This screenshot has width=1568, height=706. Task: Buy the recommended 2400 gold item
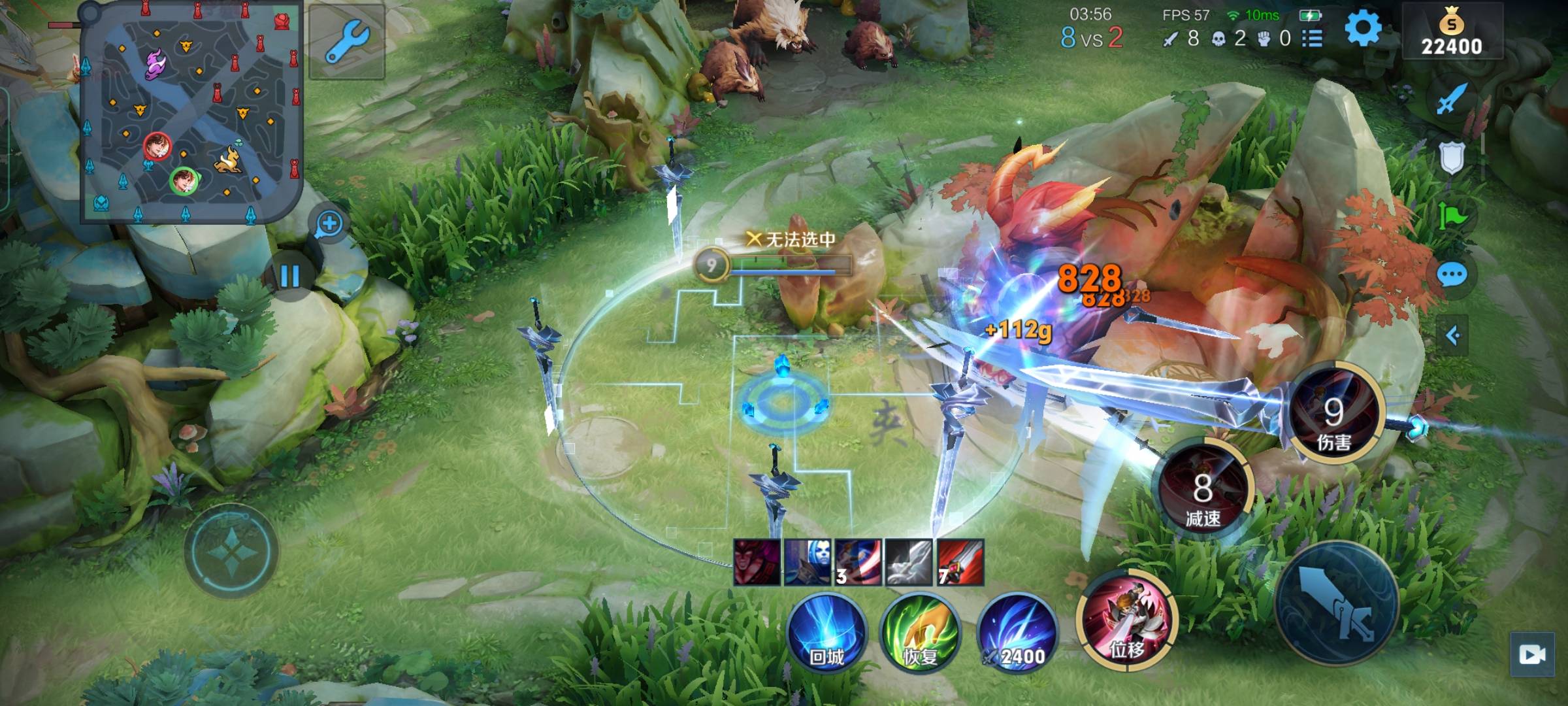click(1017, 633)
